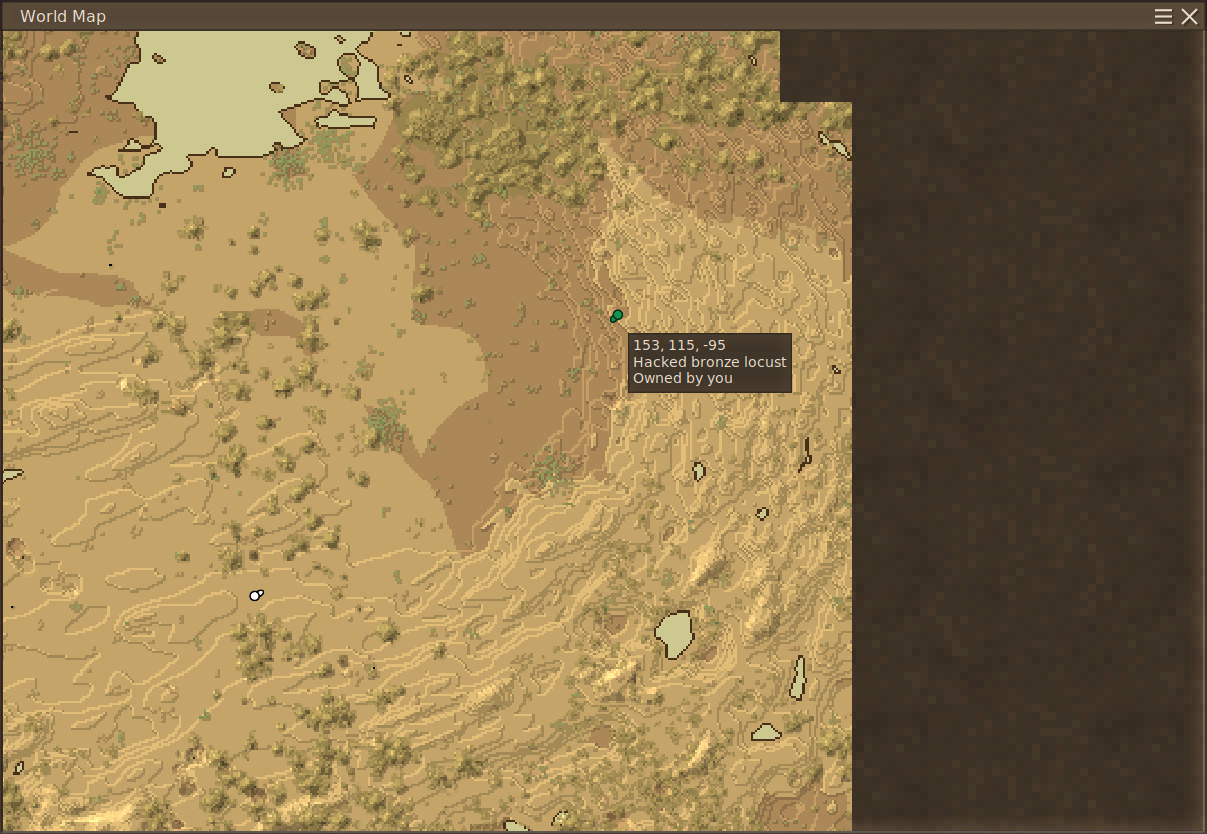Select the green Hacked bronze locust marker
The image size is (1207, 834).
click(x=616, y=316)
